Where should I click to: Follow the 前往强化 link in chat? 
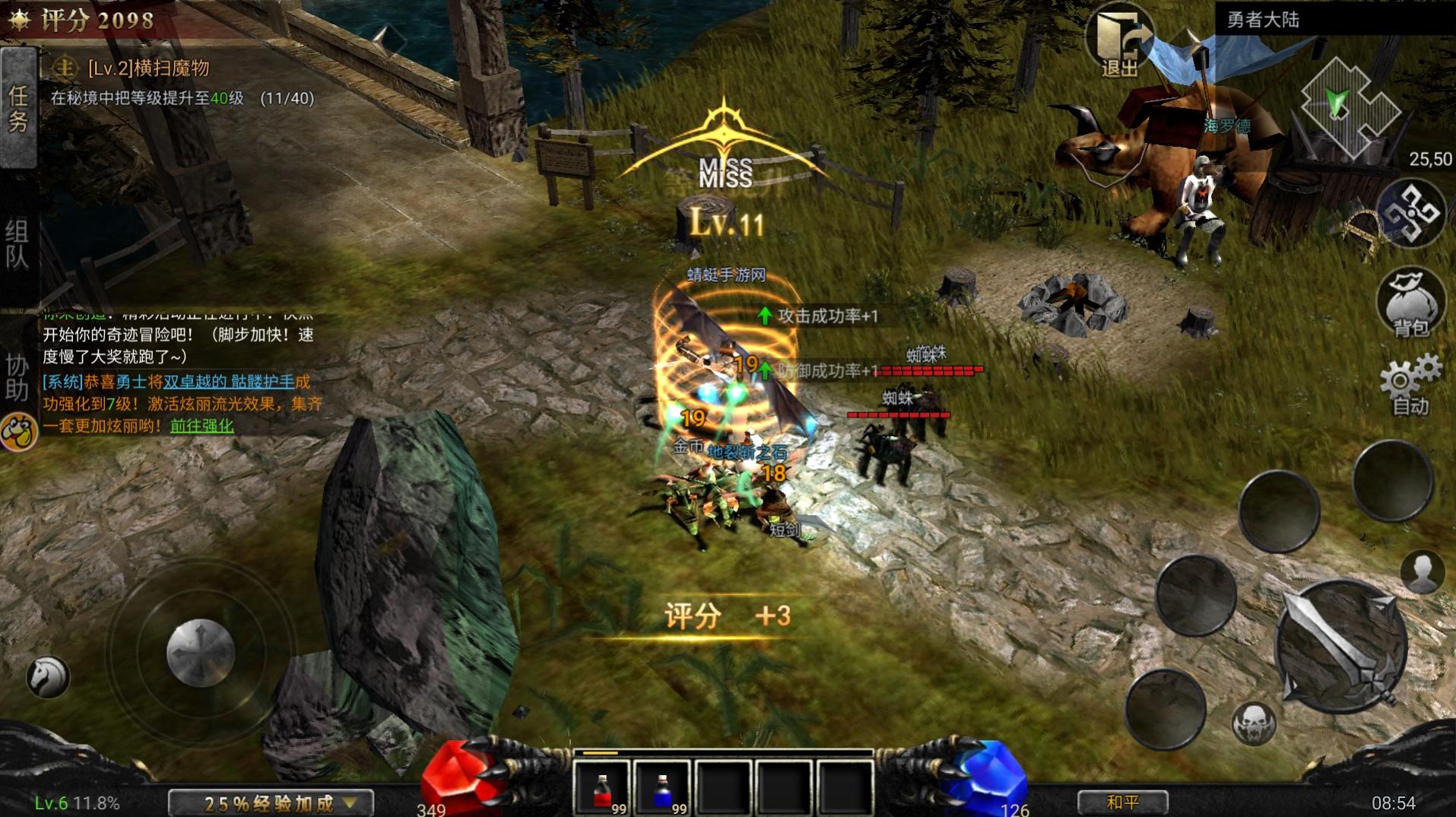[x=201, y=426]
